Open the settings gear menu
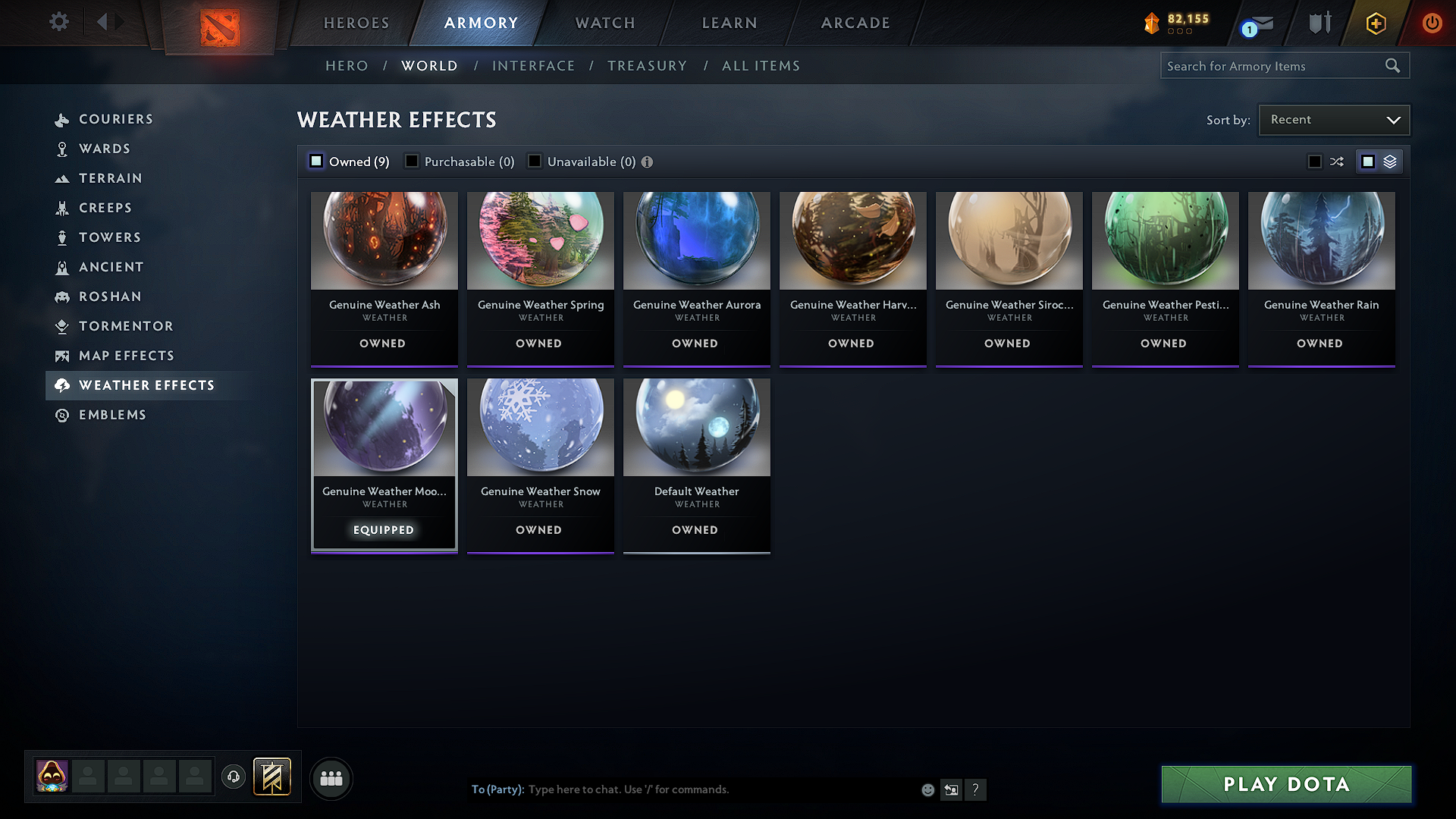 (x=58, y=22)
